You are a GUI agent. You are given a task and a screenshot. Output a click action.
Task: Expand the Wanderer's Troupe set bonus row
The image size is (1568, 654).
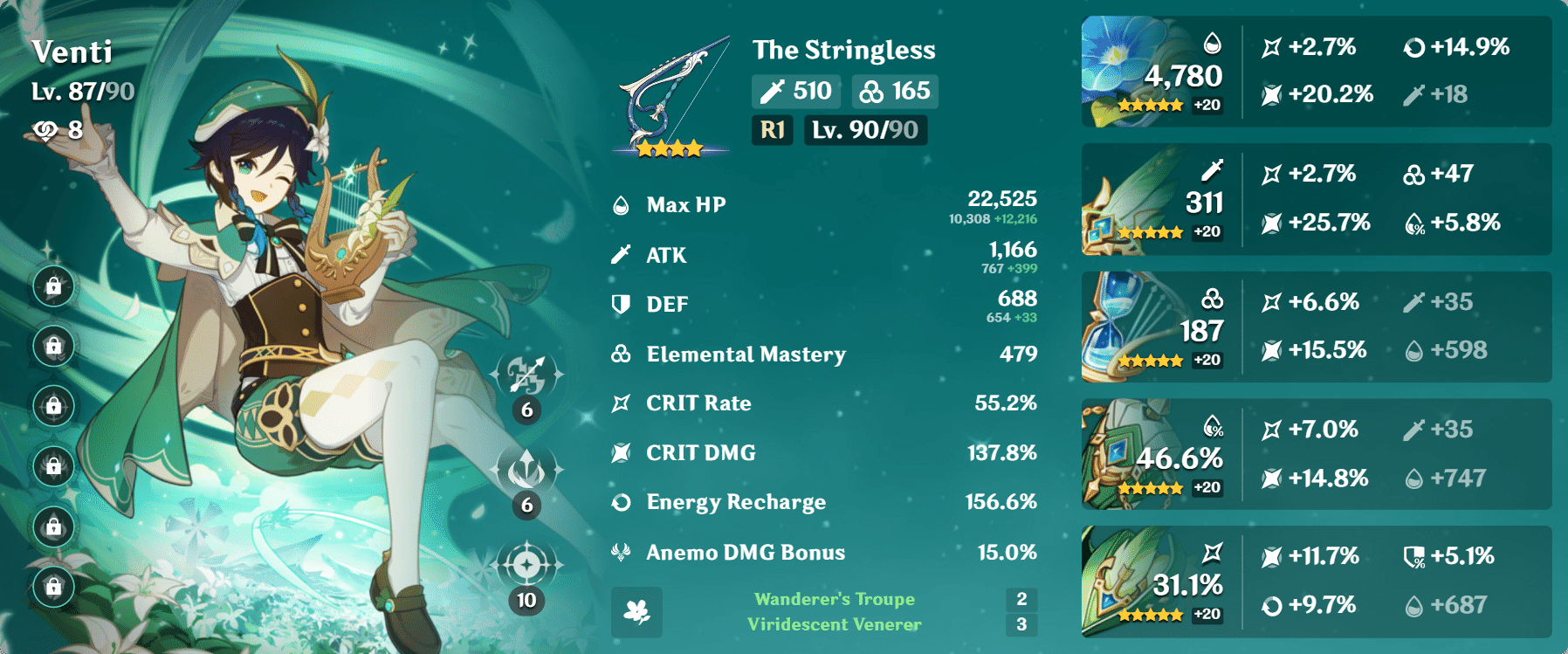[831, 599]
